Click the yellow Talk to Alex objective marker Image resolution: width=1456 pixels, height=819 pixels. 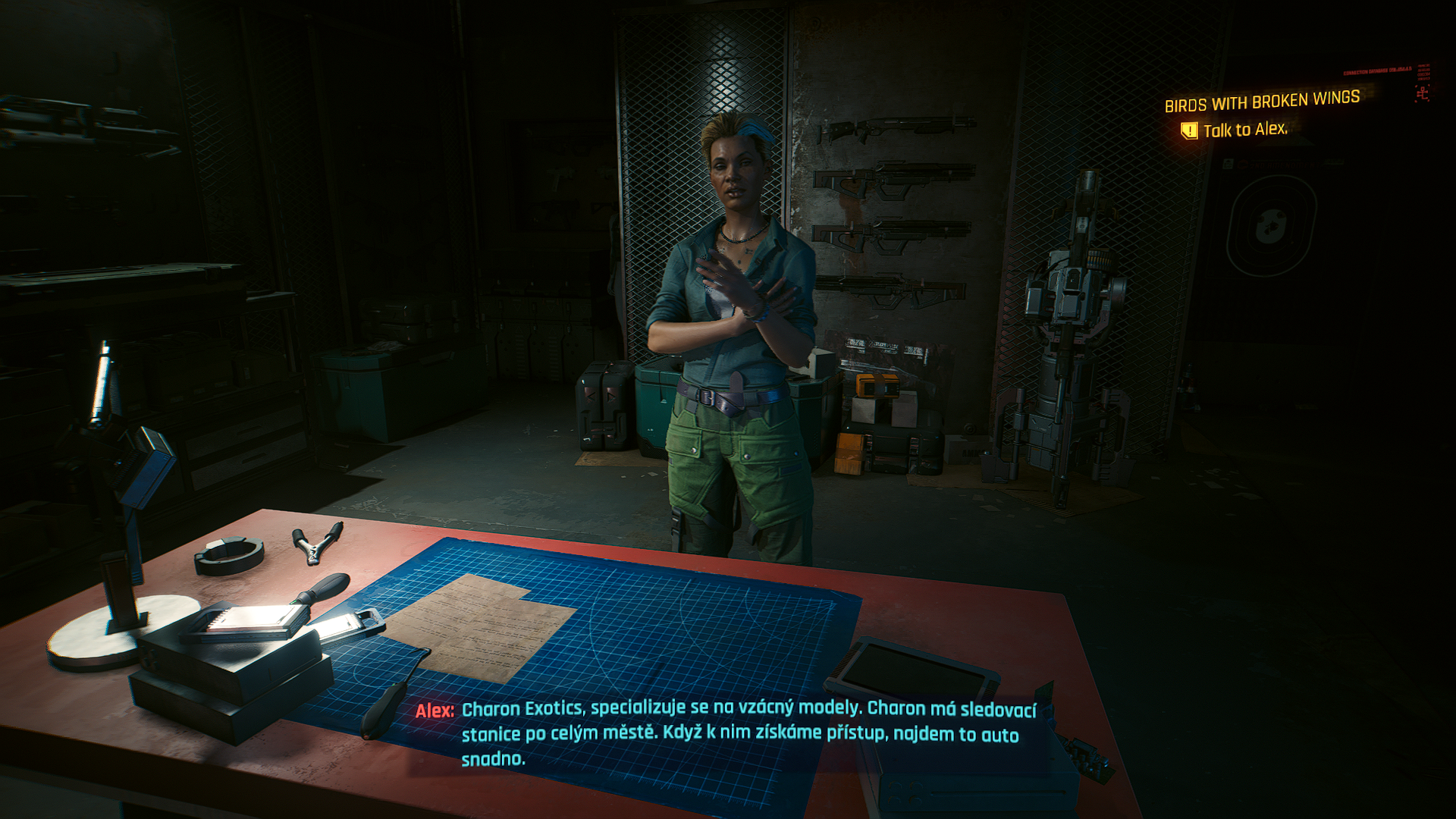[1189, 131]
